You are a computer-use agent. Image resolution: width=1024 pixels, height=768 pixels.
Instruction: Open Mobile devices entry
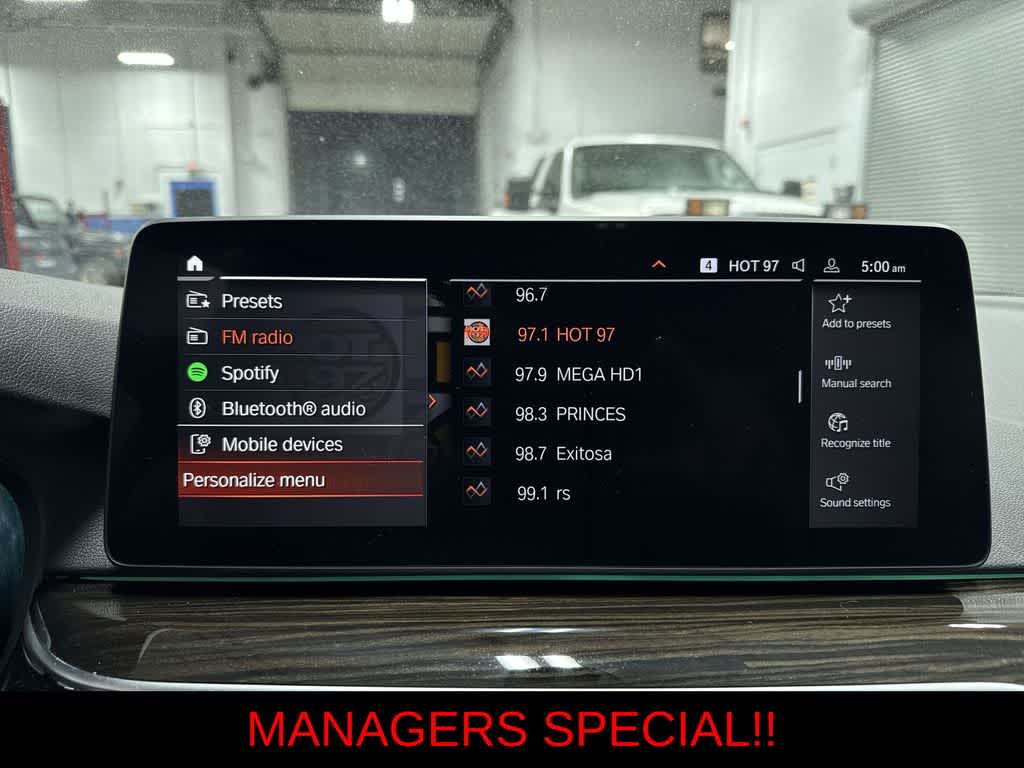point(281,445)
